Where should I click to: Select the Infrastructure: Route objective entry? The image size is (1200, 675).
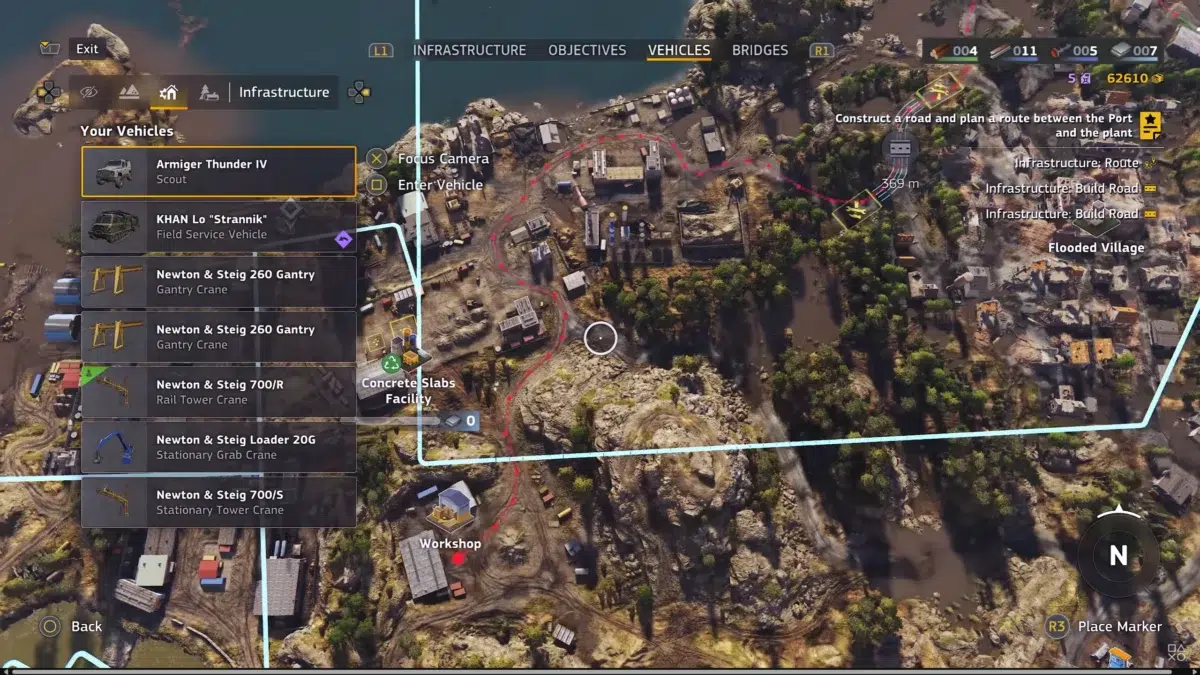click(1076, 162)
